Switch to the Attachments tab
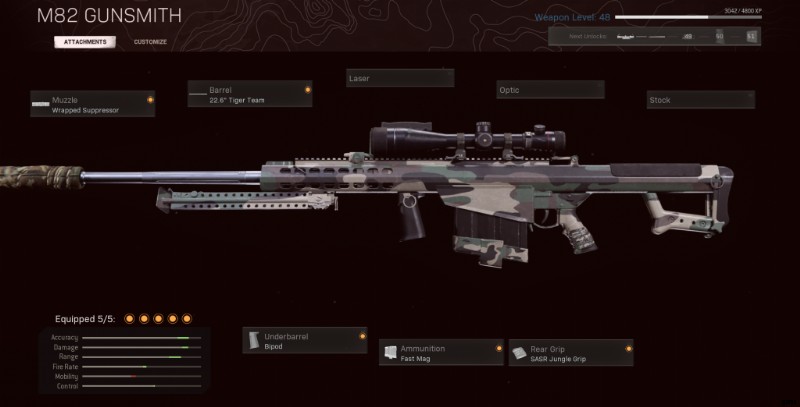 (x=85, y=42)
